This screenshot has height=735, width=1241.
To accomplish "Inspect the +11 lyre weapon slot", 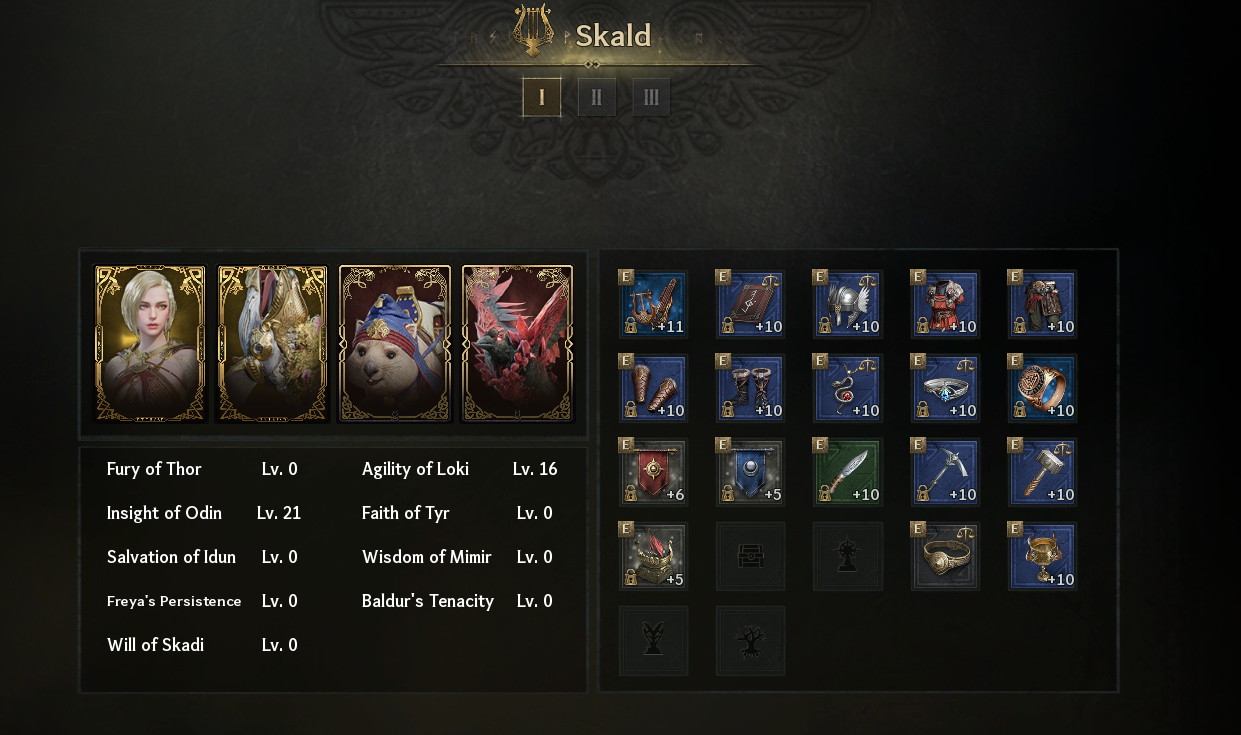I will click(653, 304).
